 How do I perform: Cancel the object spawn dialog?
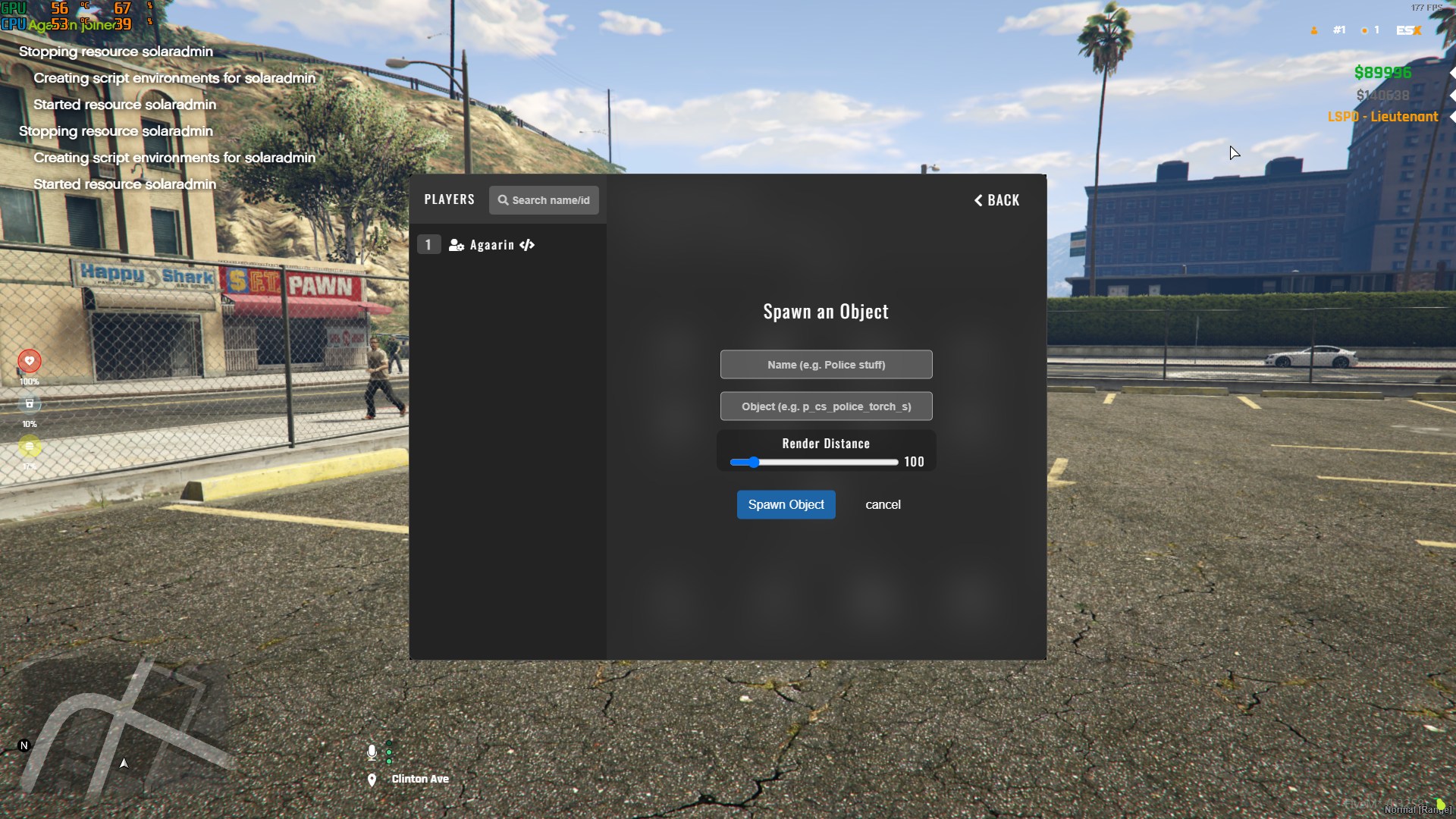[883, 504]
